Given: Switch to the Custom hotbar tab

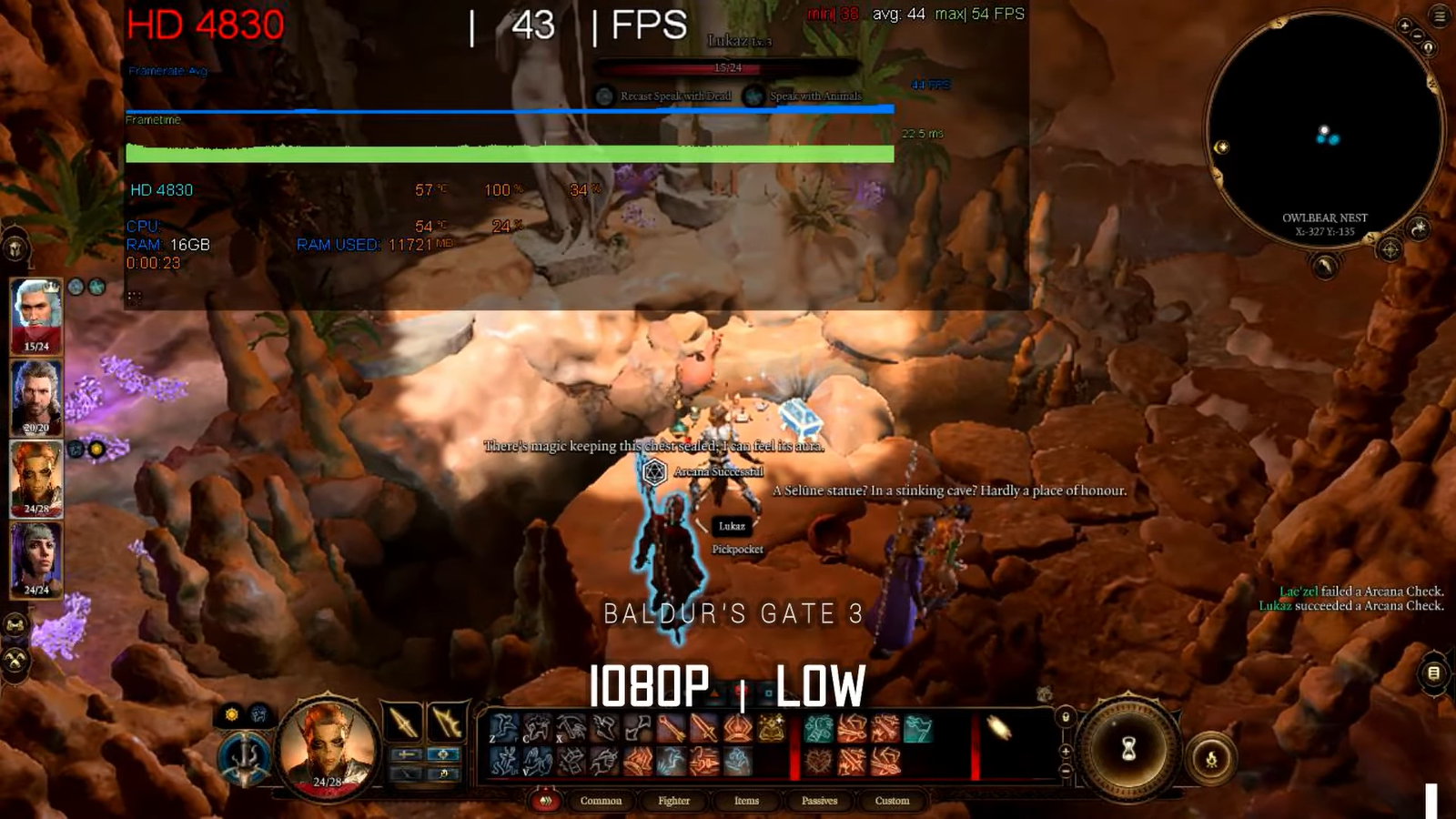Looking at the screenshot, I should pos(892,801).
